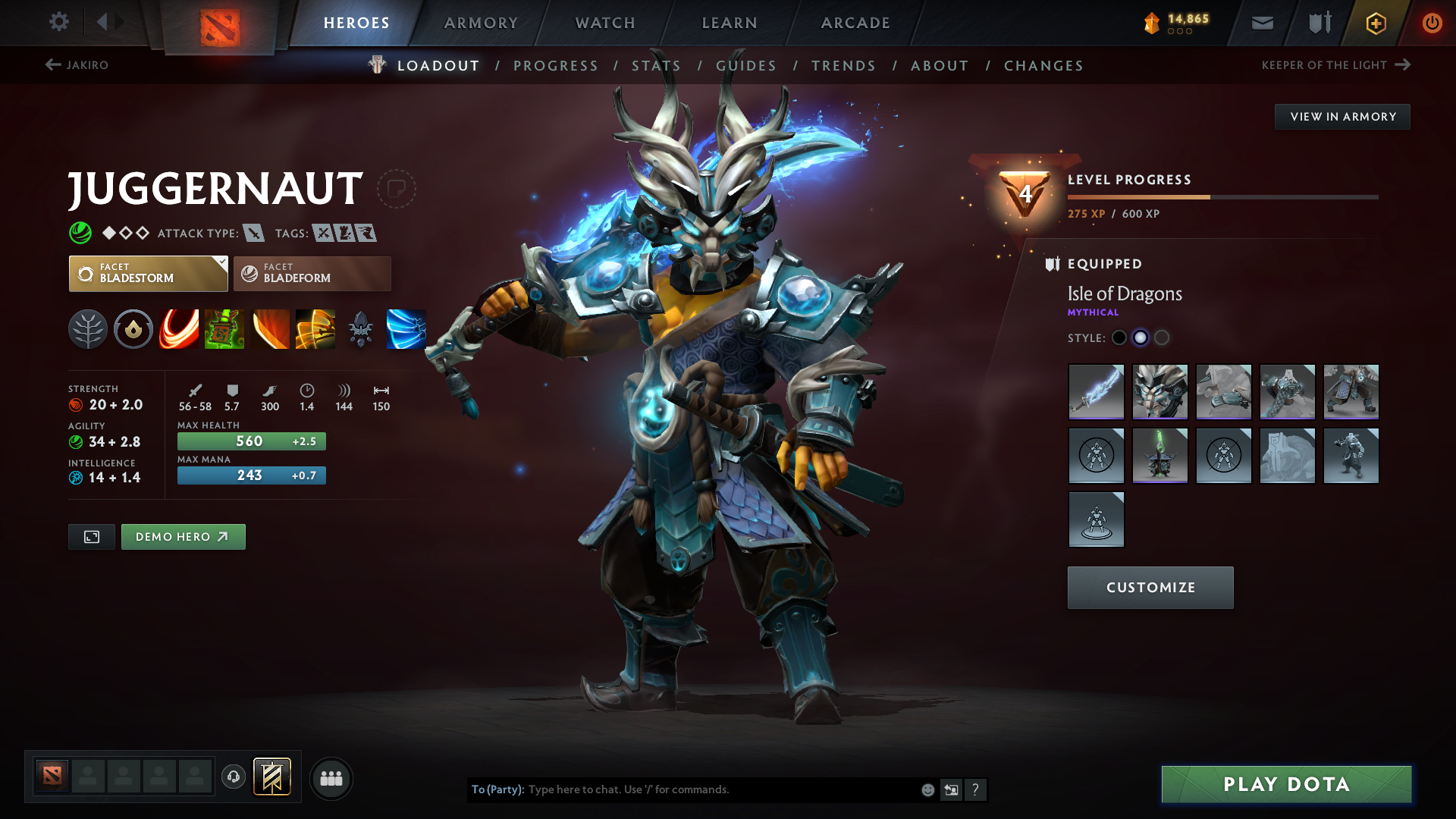Screen dimensions: 1456x819
Task: Switch to the Stats tab
Action: pyautogui.click(x=656, y=65)
